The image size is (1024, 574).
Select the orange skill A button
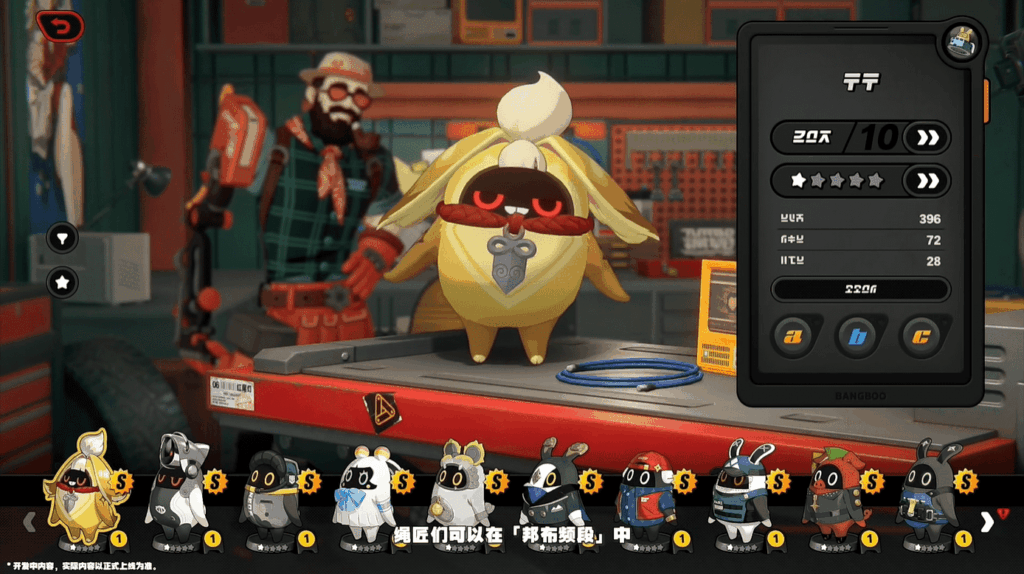[795, 337]
